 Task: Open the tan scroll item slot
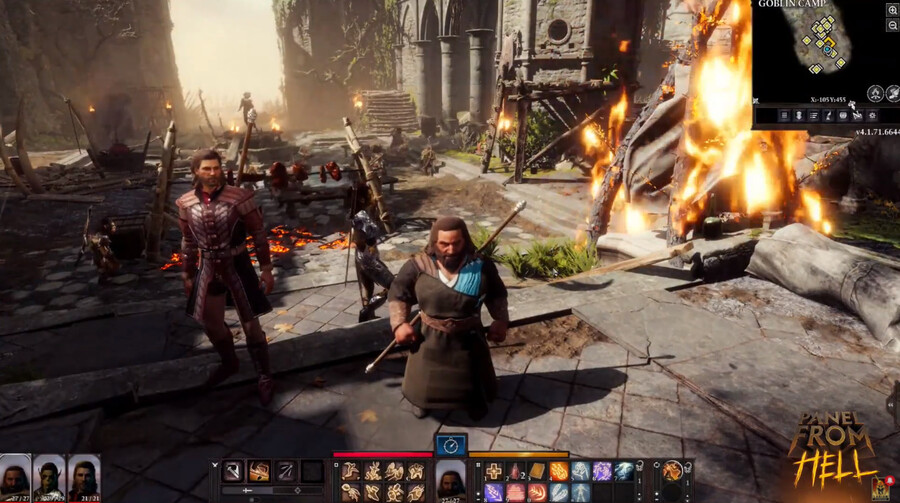(536, 471)
